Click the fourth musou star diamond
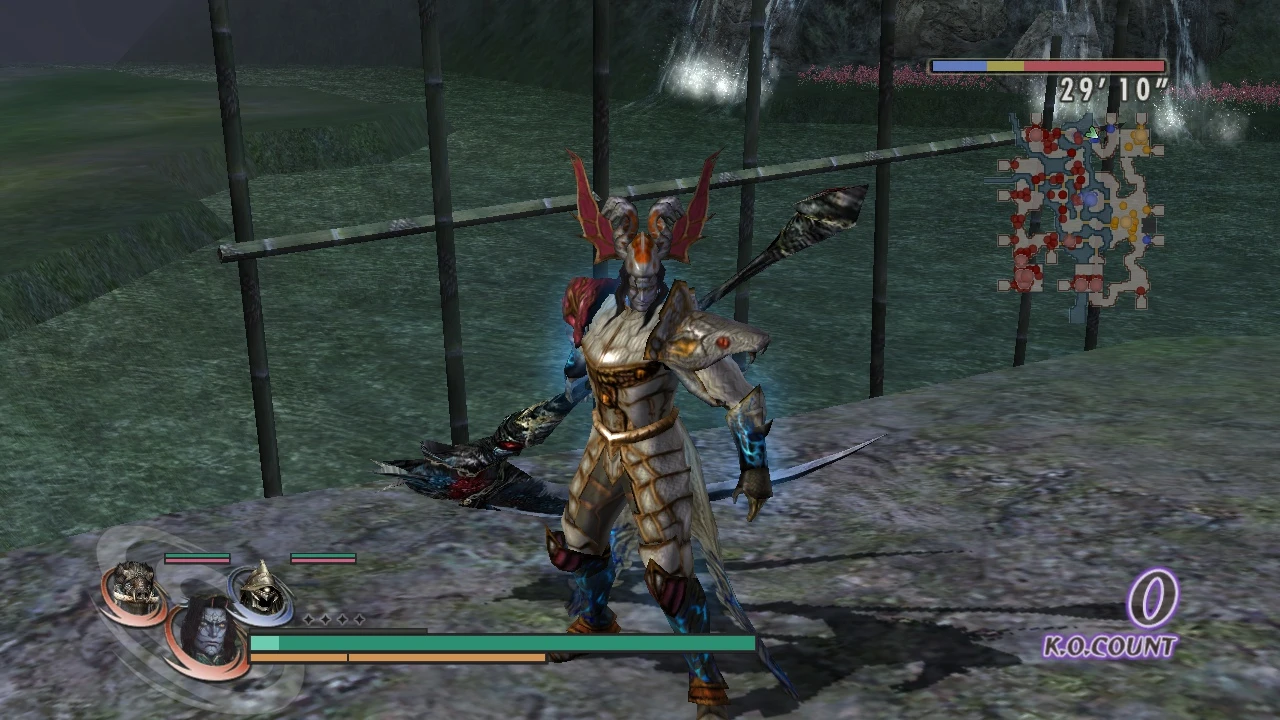1280x720 pixels. coord(359,619)
